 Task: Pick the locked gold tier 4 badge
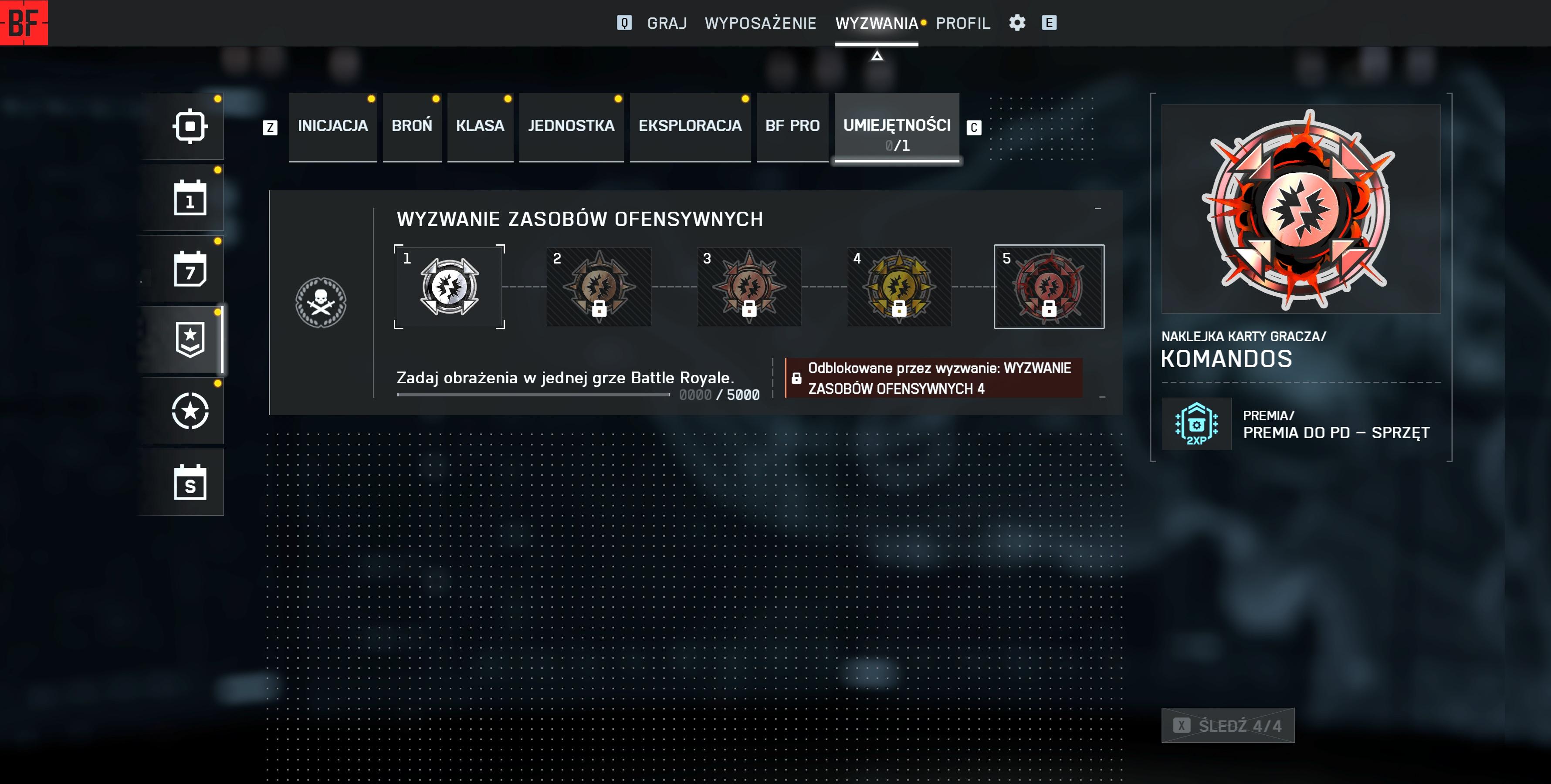(899, 287)
